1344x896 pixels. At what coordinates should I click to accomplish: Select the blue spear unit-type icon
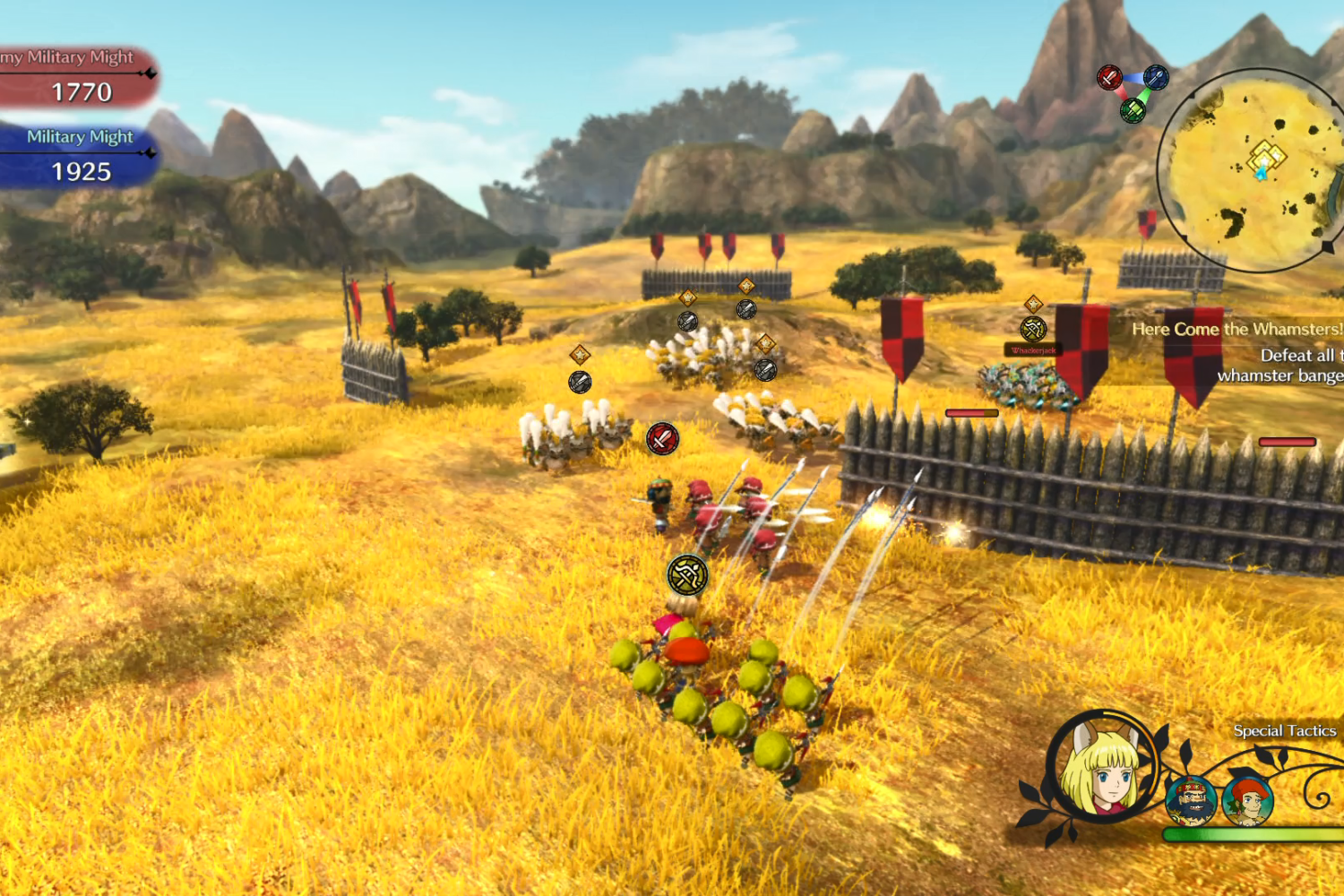click(1156, 77)
